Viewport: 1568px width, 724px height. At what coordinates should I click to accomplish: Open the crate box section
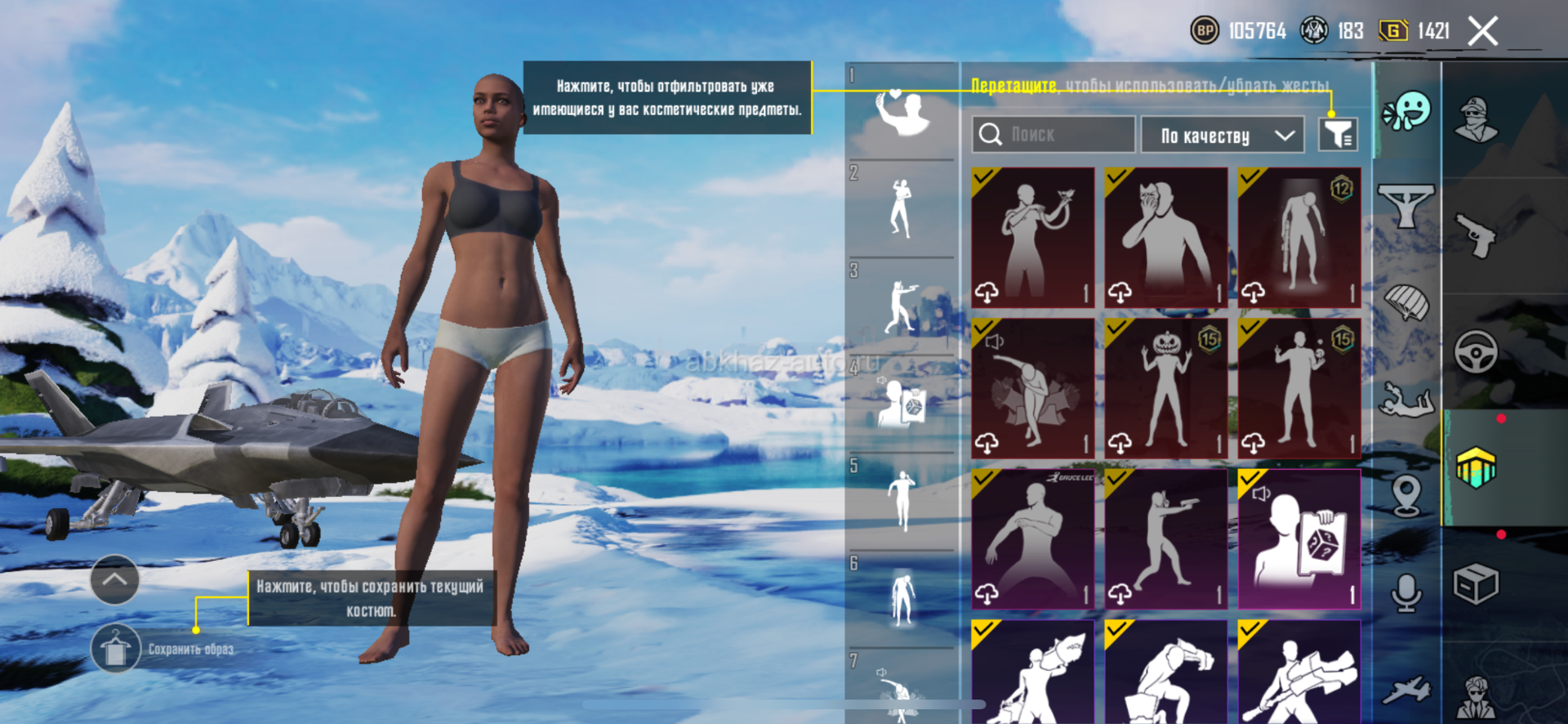tap(1476, 583)
